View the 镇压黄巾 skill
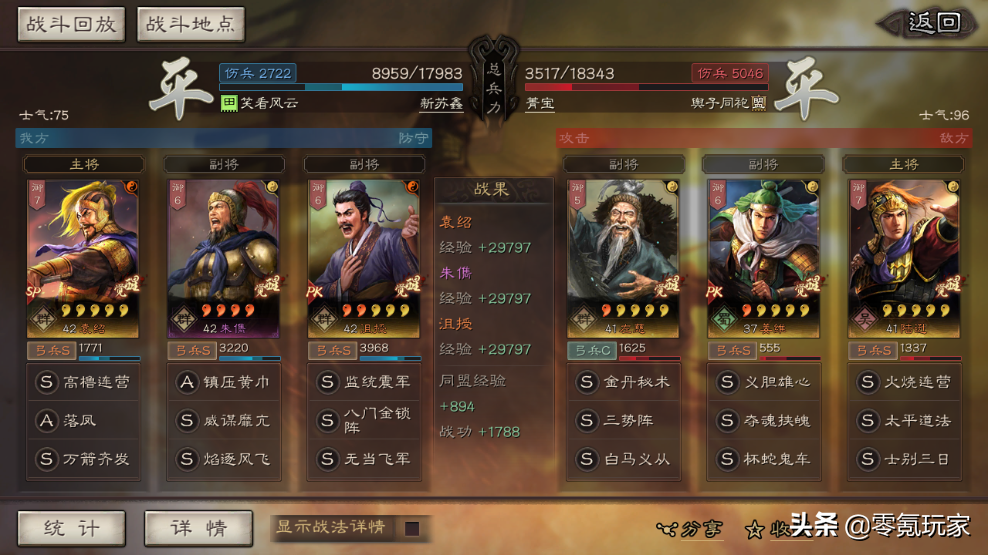The height and width of the screenshot is (555, 988). pyautogui.click(x=223, y=382)
